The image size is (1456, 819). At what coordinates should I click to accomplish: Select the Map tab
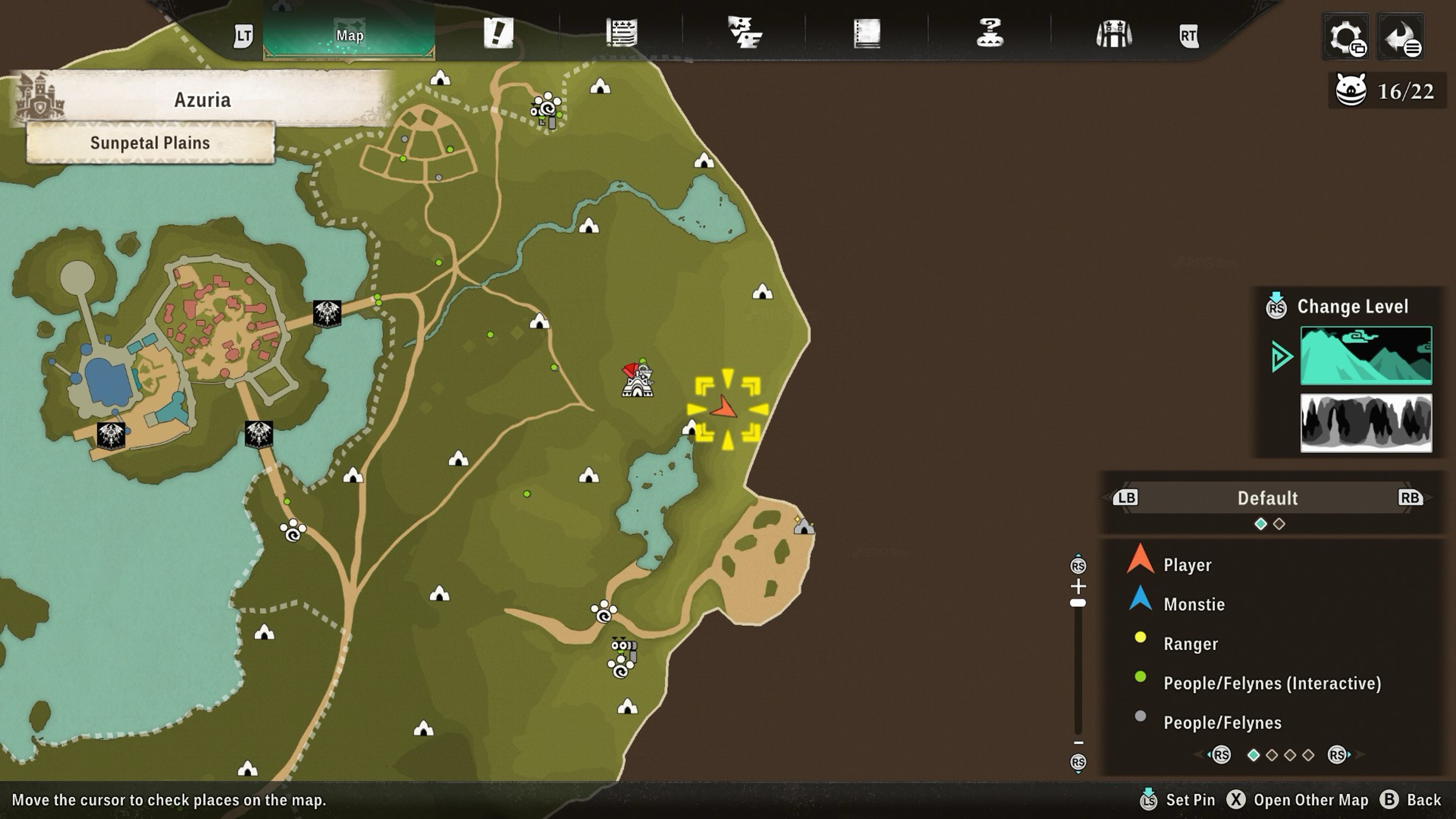pyautogui.click(x=349, y=35)
